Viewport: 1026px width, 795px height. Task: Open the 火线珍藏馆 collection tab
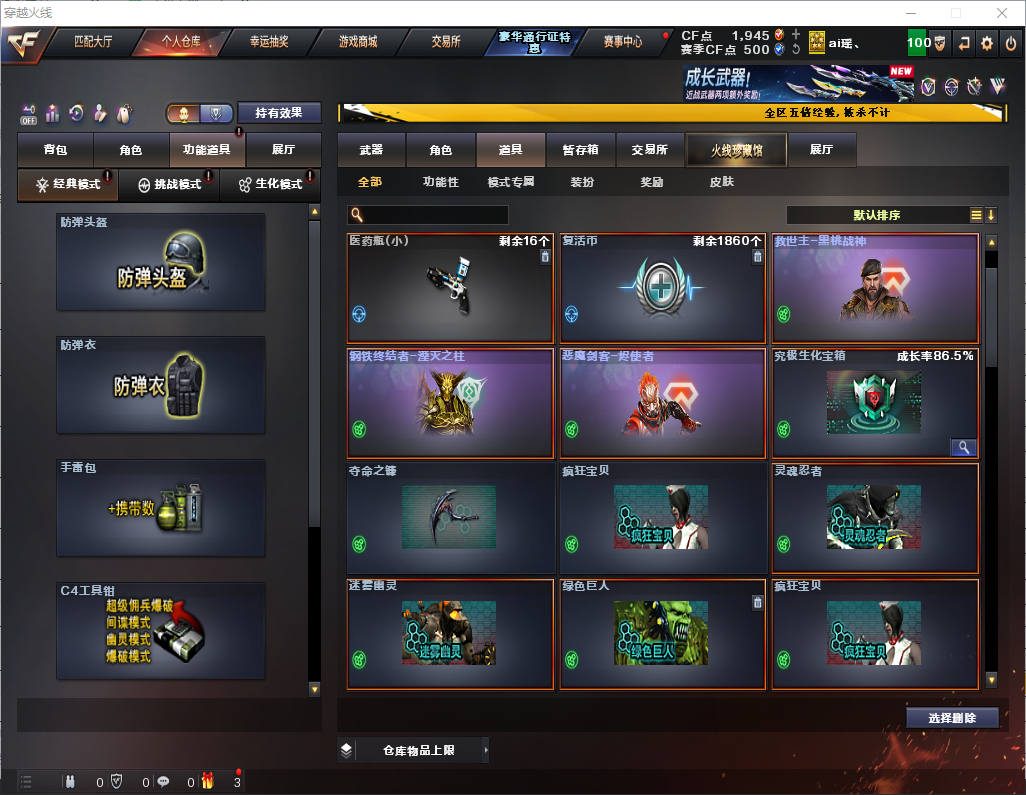pyautogui.click(x=736, y=150)
